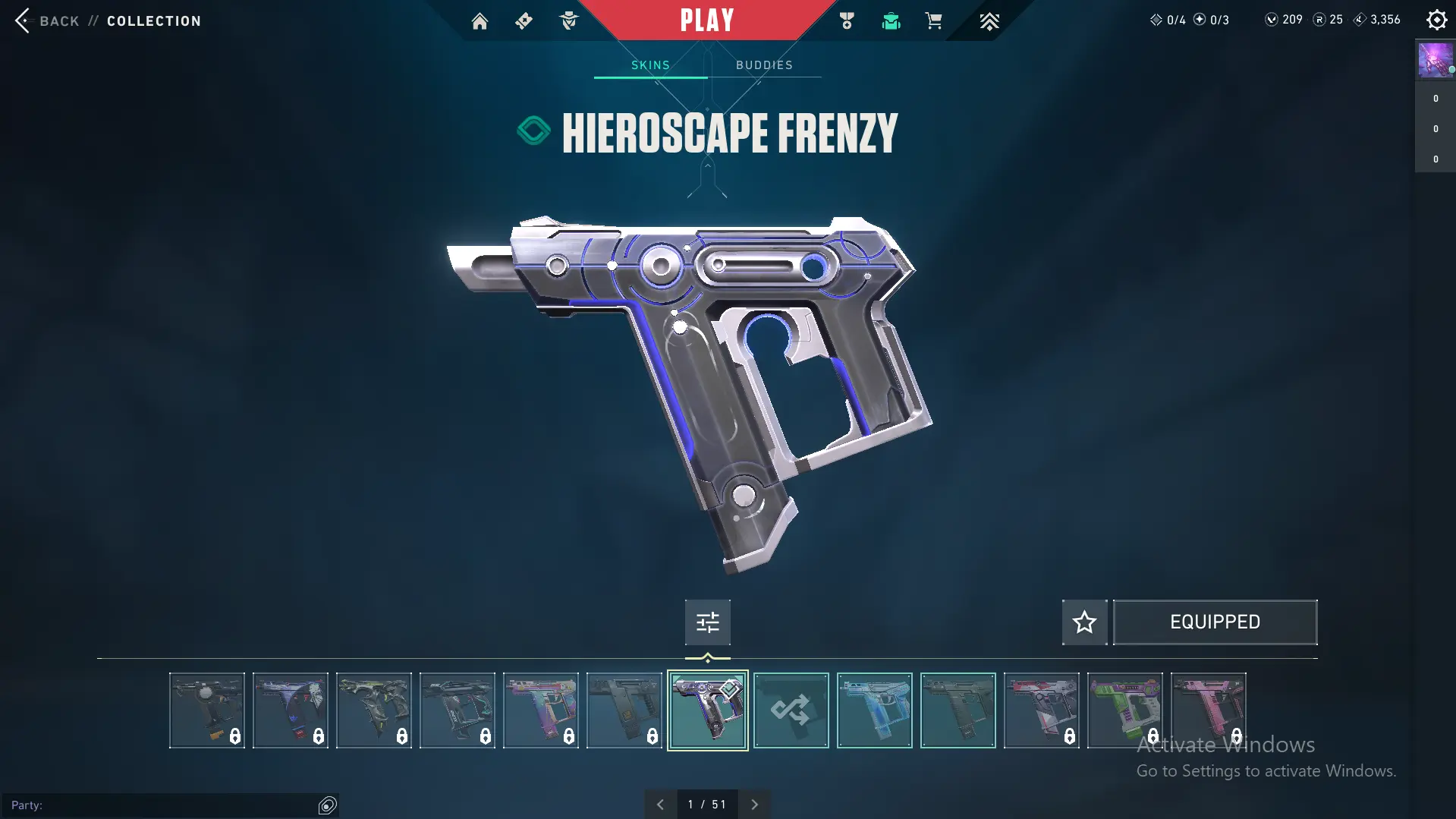Open the agents menu icon

[x=568, y=21]
